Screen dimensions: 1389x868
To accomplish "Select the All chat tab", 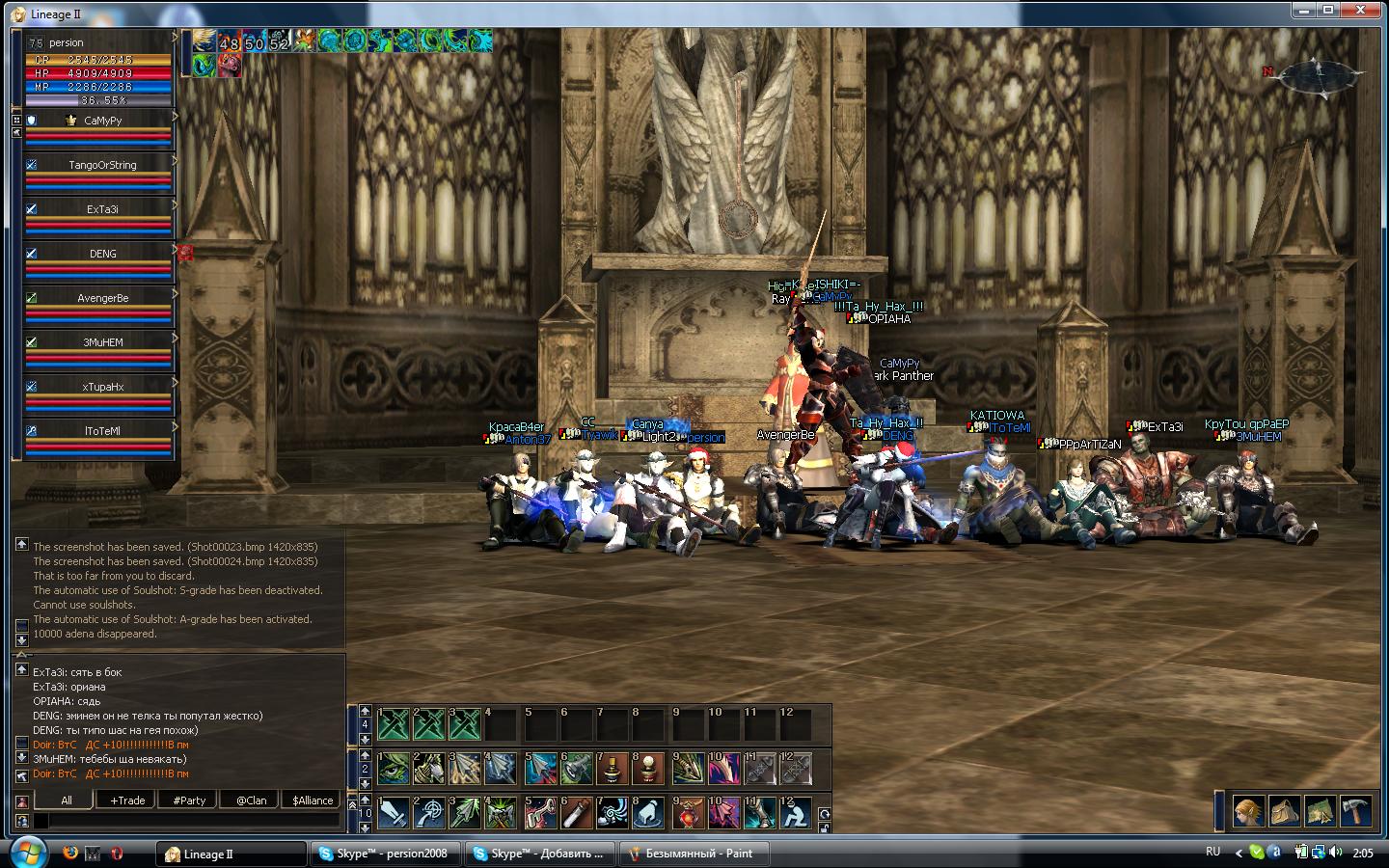I will (x=66, y=800).
